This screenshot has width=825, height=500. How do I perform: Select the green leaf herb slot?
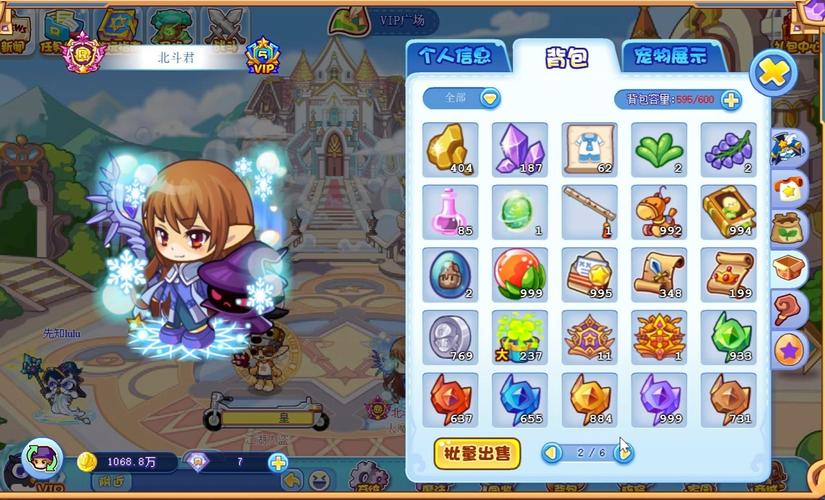coord(658,150)
